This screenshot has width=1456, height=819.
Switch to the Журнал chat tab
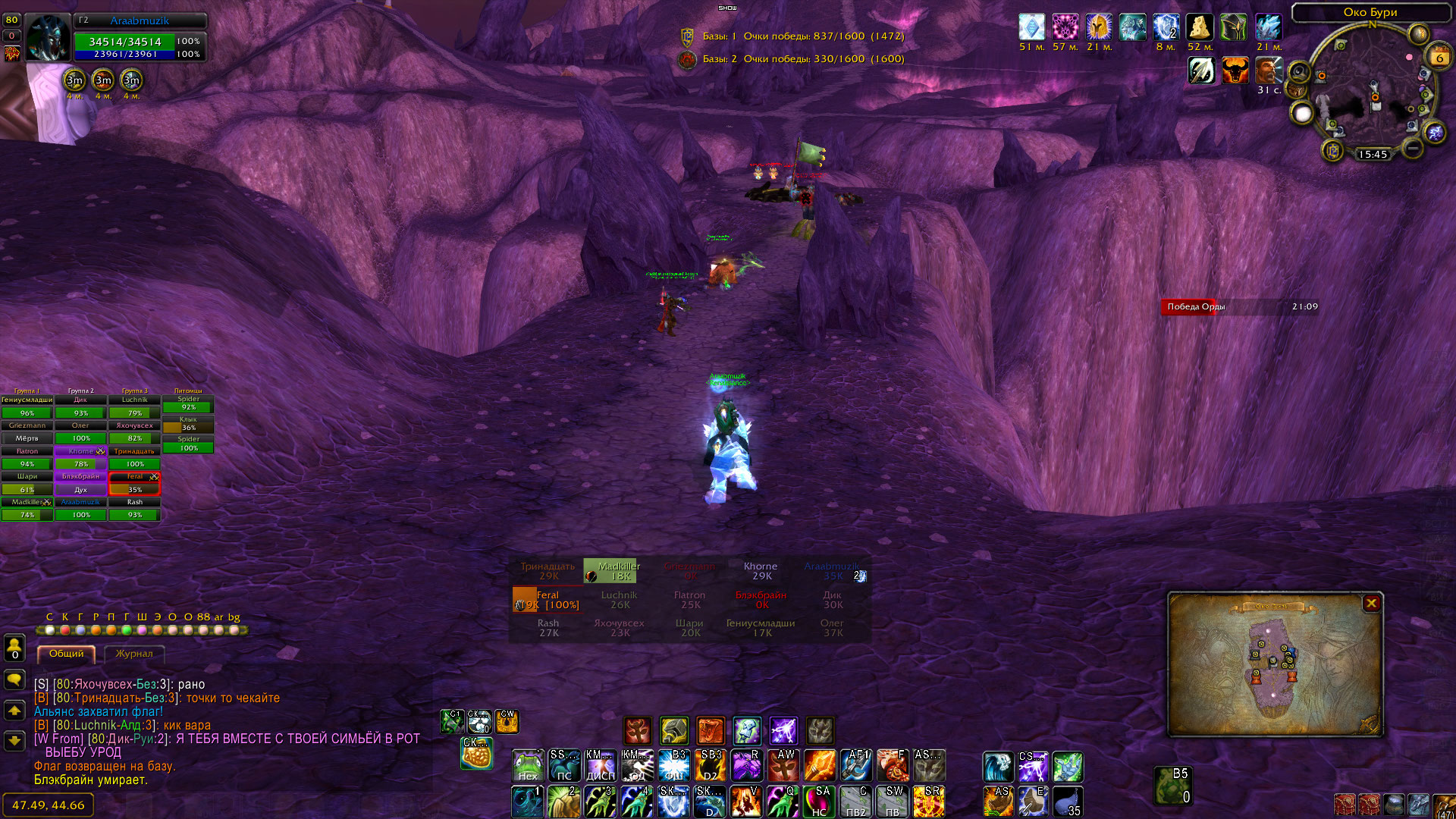(x=134, y=654)
